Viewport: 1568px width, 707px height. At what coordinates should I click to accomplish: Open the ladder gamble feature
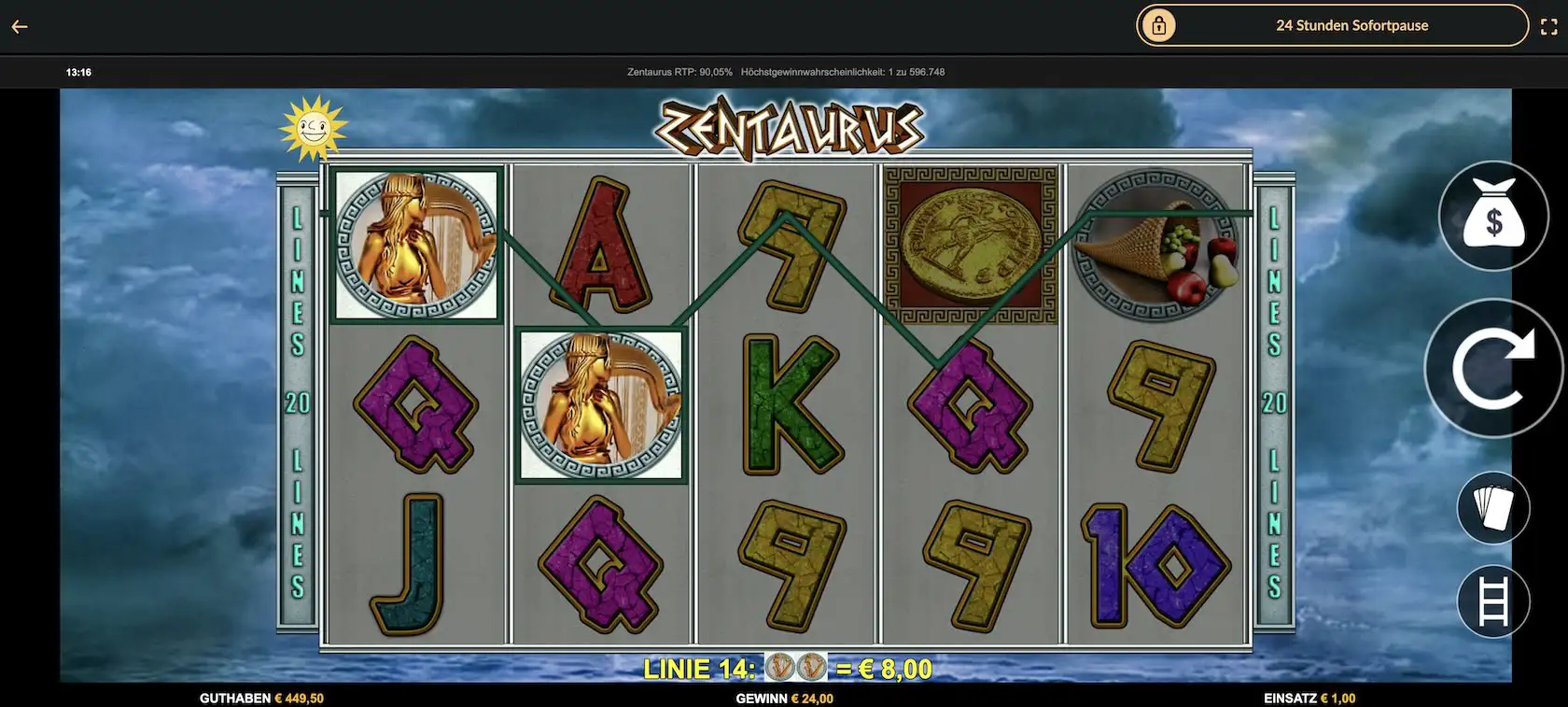(x=1494, y=601)
